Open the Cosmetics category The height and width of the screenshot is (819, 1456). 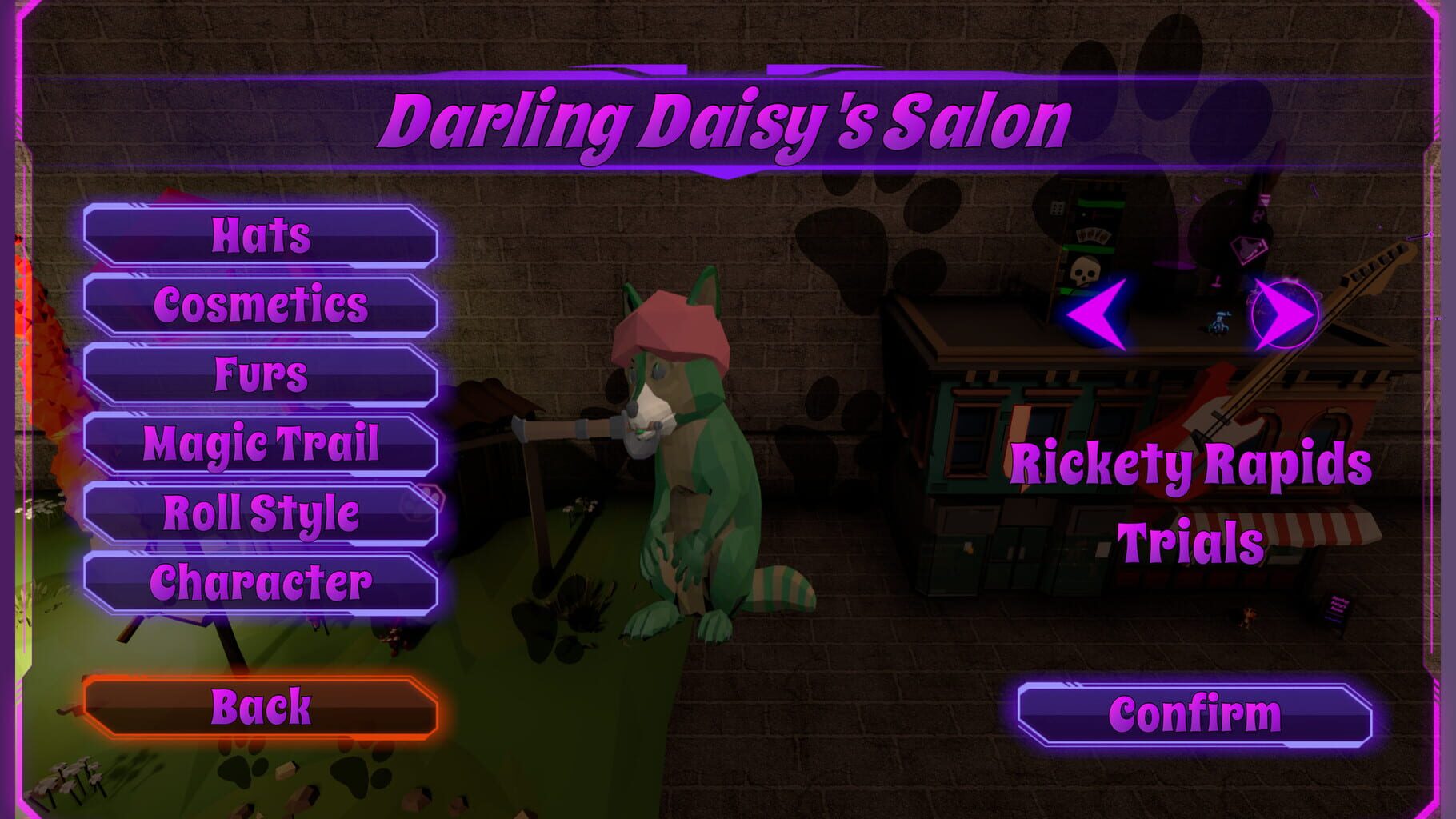coord(260,304)
